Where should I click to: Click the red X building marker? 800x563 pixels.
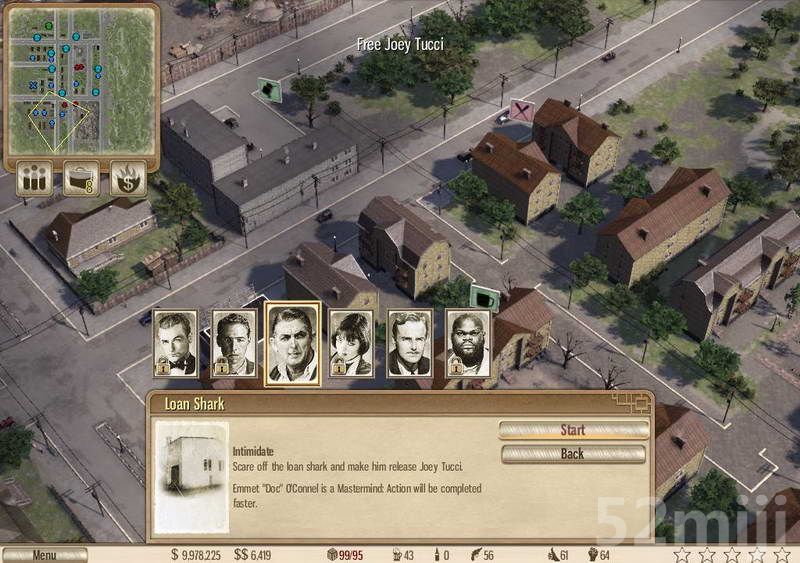pyautogui.click(x=521, y=110)
